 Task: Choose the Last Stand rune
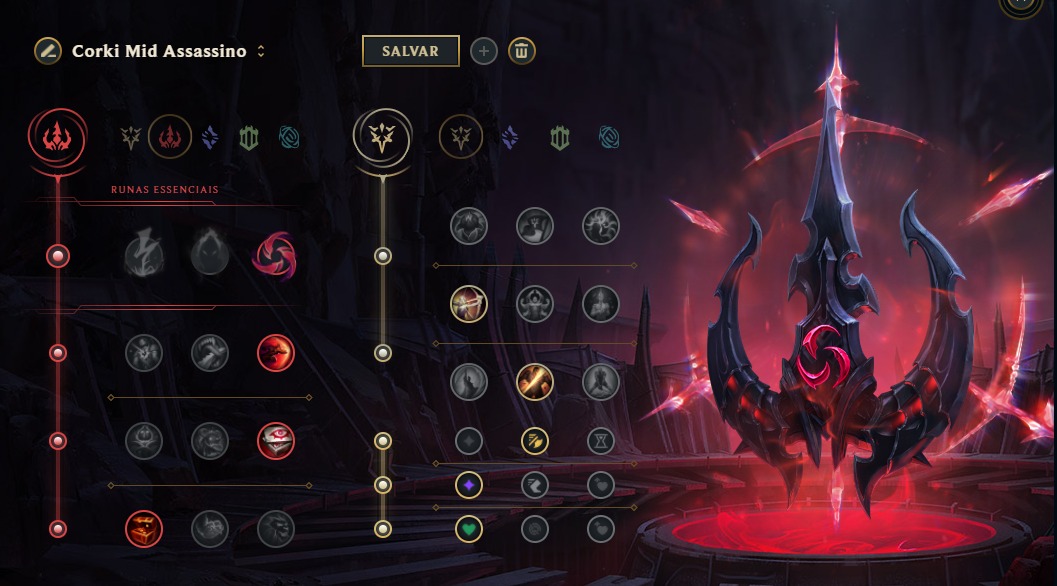[x=601, y=381]
